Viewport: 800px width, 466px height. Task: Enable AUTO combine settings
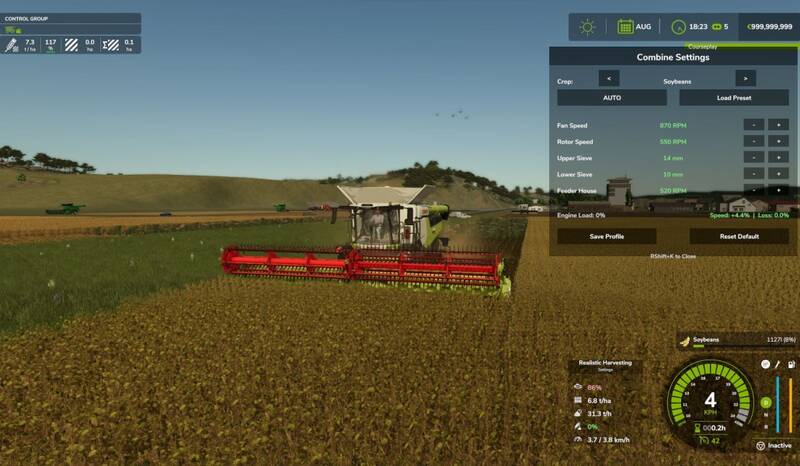[612, 98]
